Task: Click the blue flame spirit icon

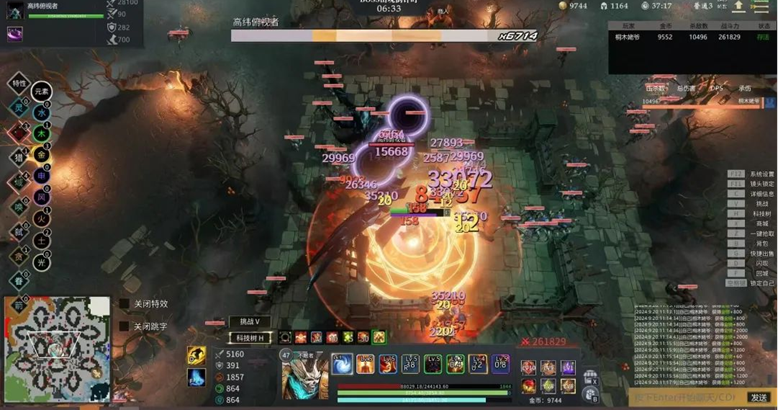Action: coord(197,377)
